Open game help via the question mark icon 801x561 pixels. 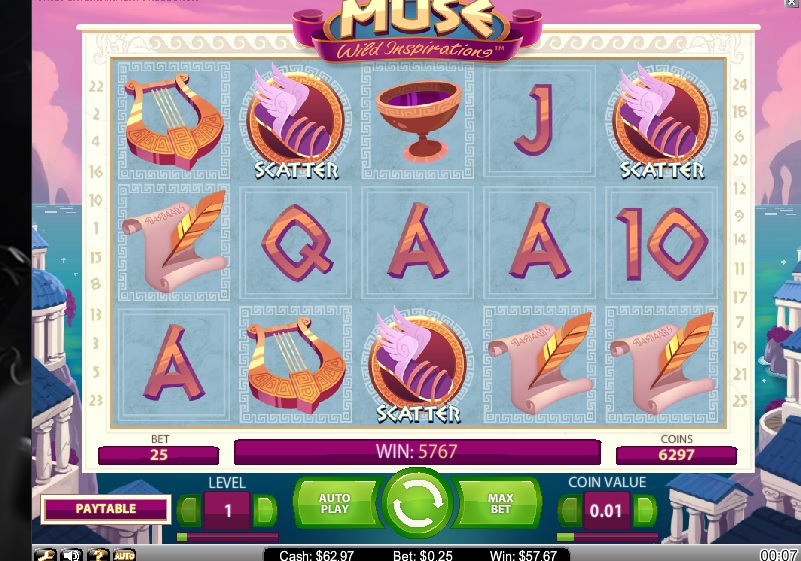pyautogui.click(x=98, y=554)
